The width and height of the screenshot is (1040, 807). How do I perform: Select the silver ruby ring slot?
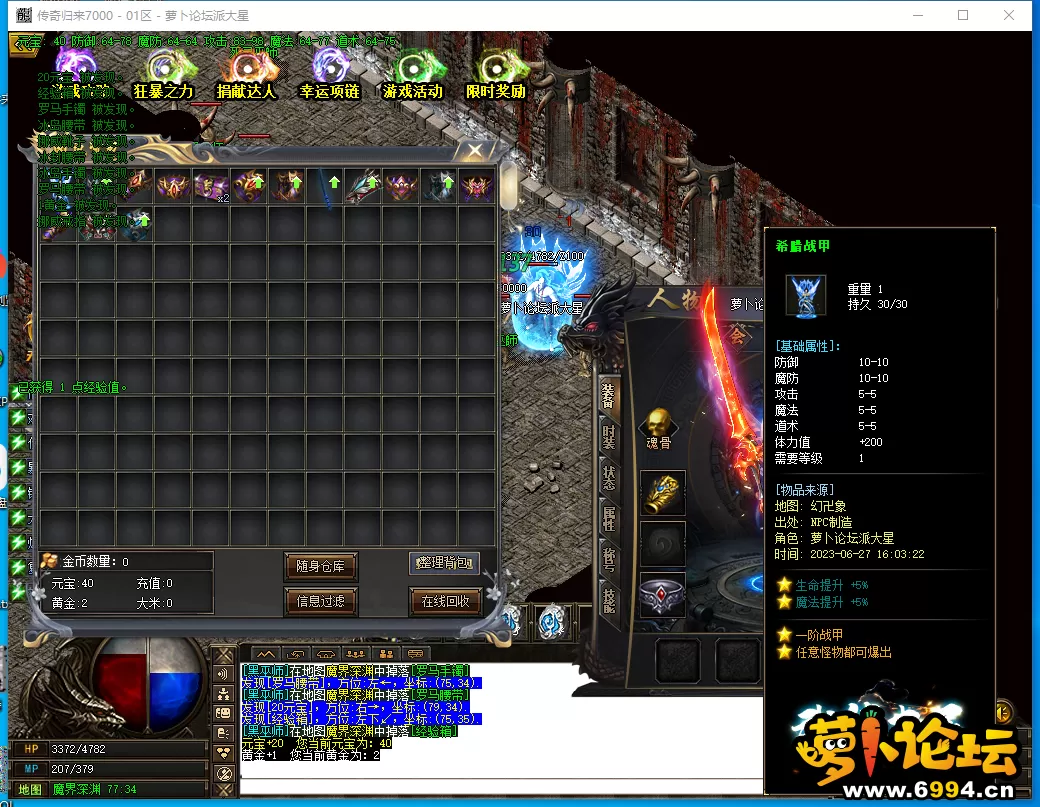(662, 595)
